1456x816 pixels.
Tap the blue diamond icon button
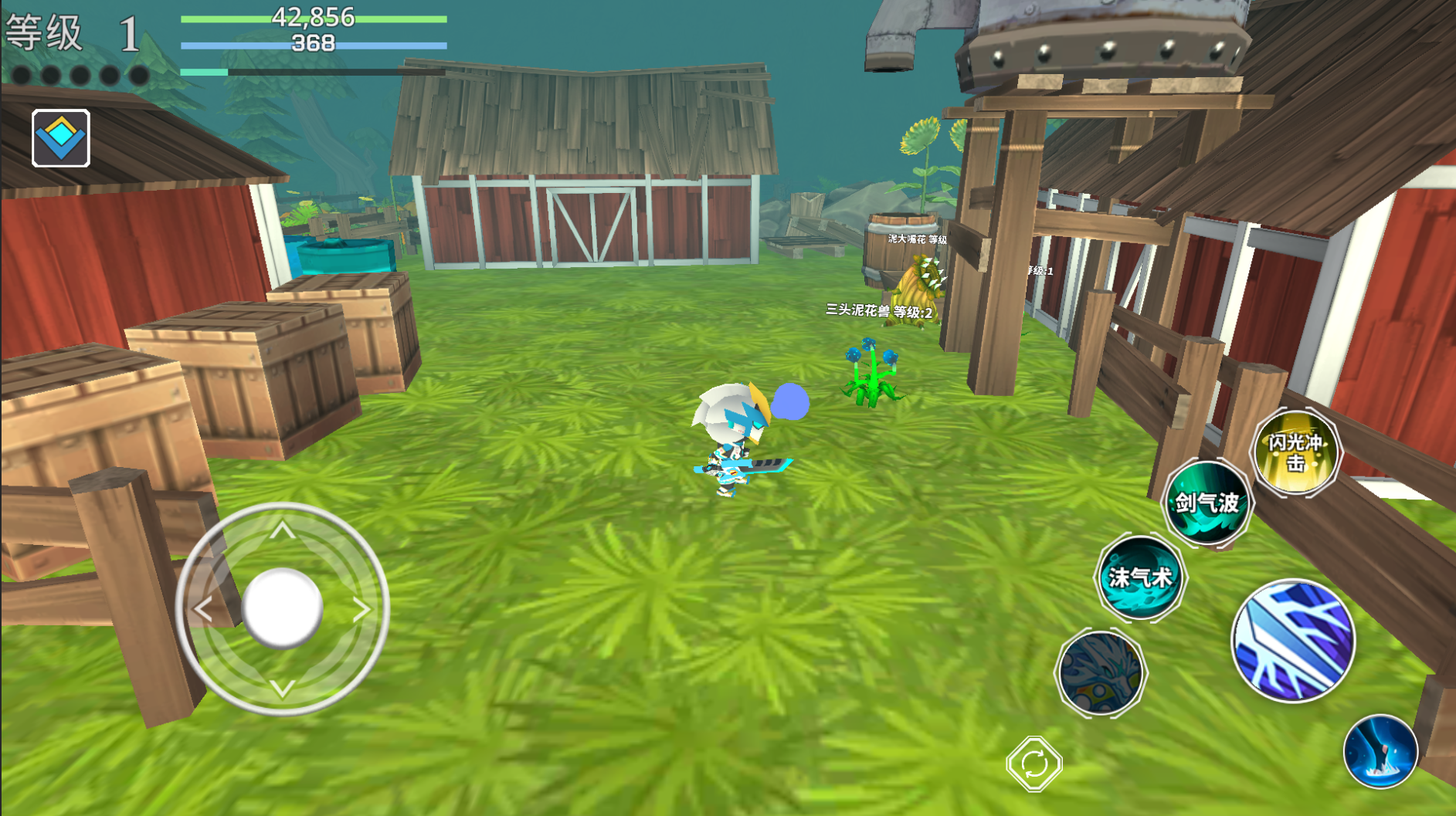61,138
